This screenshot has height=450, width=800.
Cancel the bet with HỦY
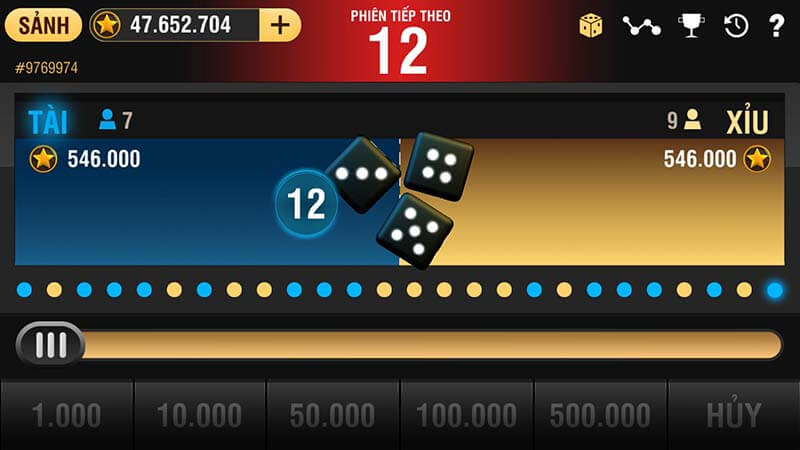pos(734,415)
